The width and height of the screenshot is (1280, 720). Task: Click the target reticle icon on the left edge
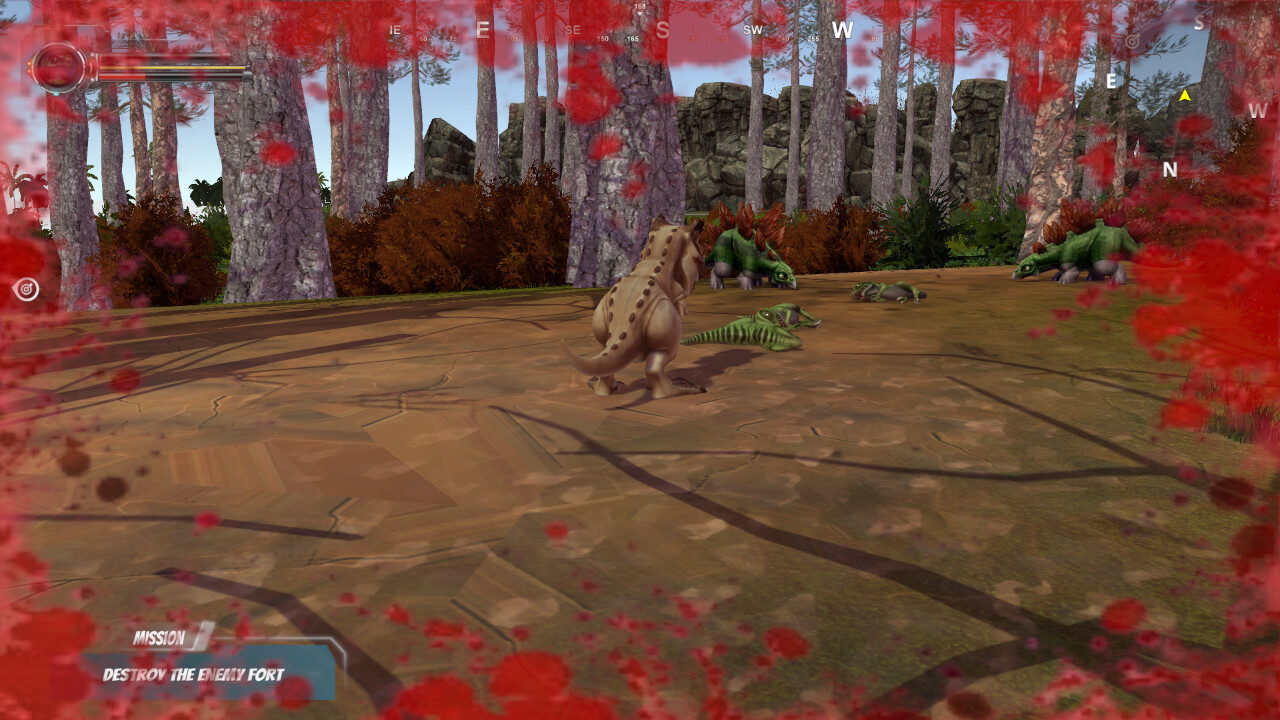[26, 290]
